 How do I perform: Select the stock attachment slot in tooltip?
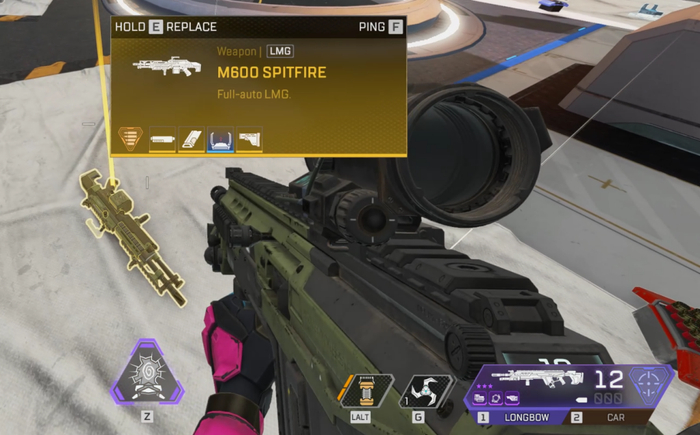pos(250,139)
